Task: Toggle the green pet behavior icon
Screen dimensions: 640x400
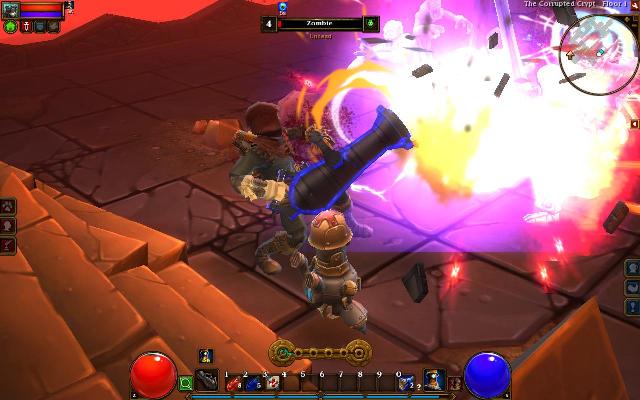Action: (x=9, y=26)
